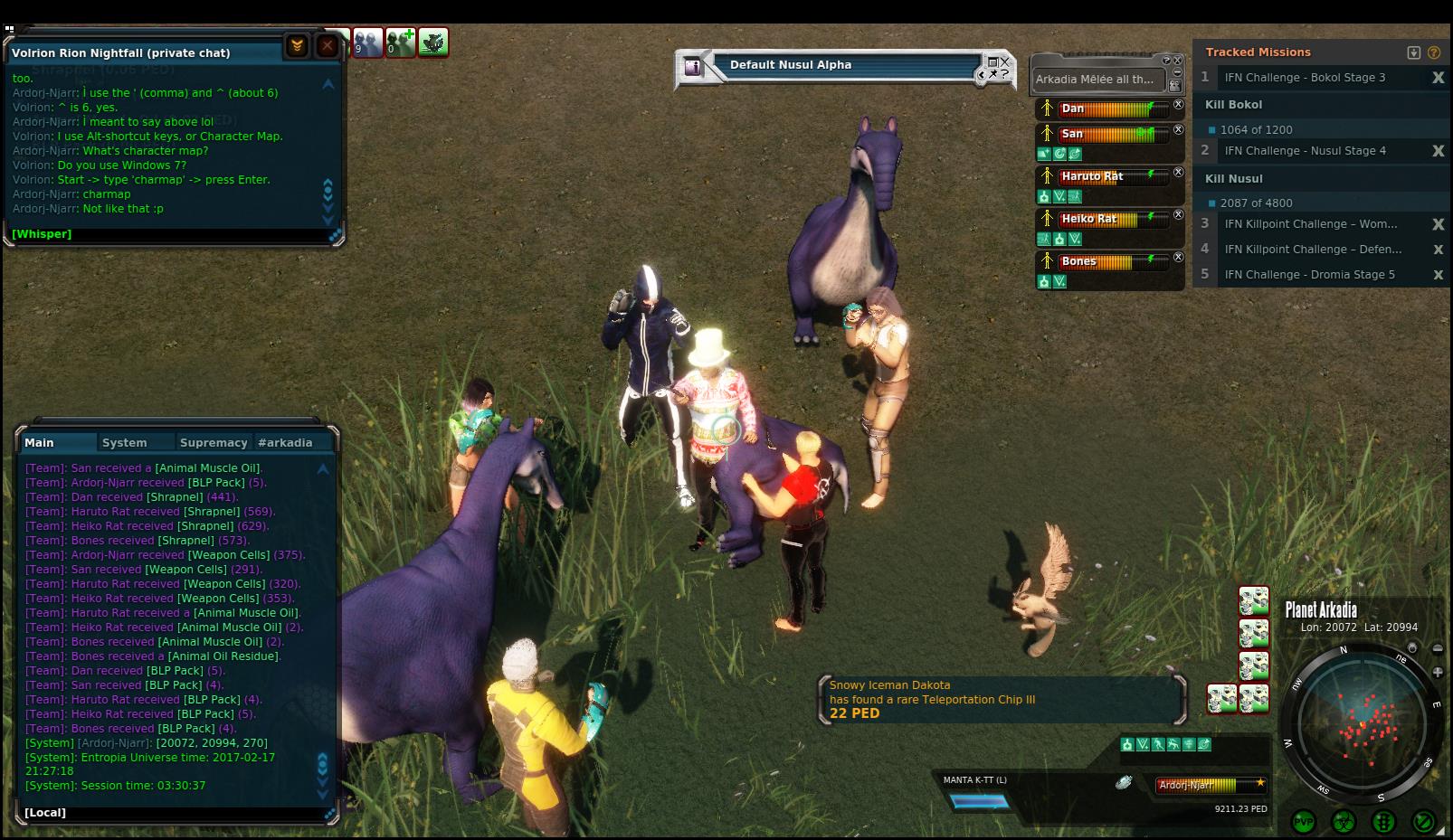This screenshot has width=1453, height=840.
Task: Expand IFN Challenge - Dromia Stage 5 mission
Action: 1309,275
